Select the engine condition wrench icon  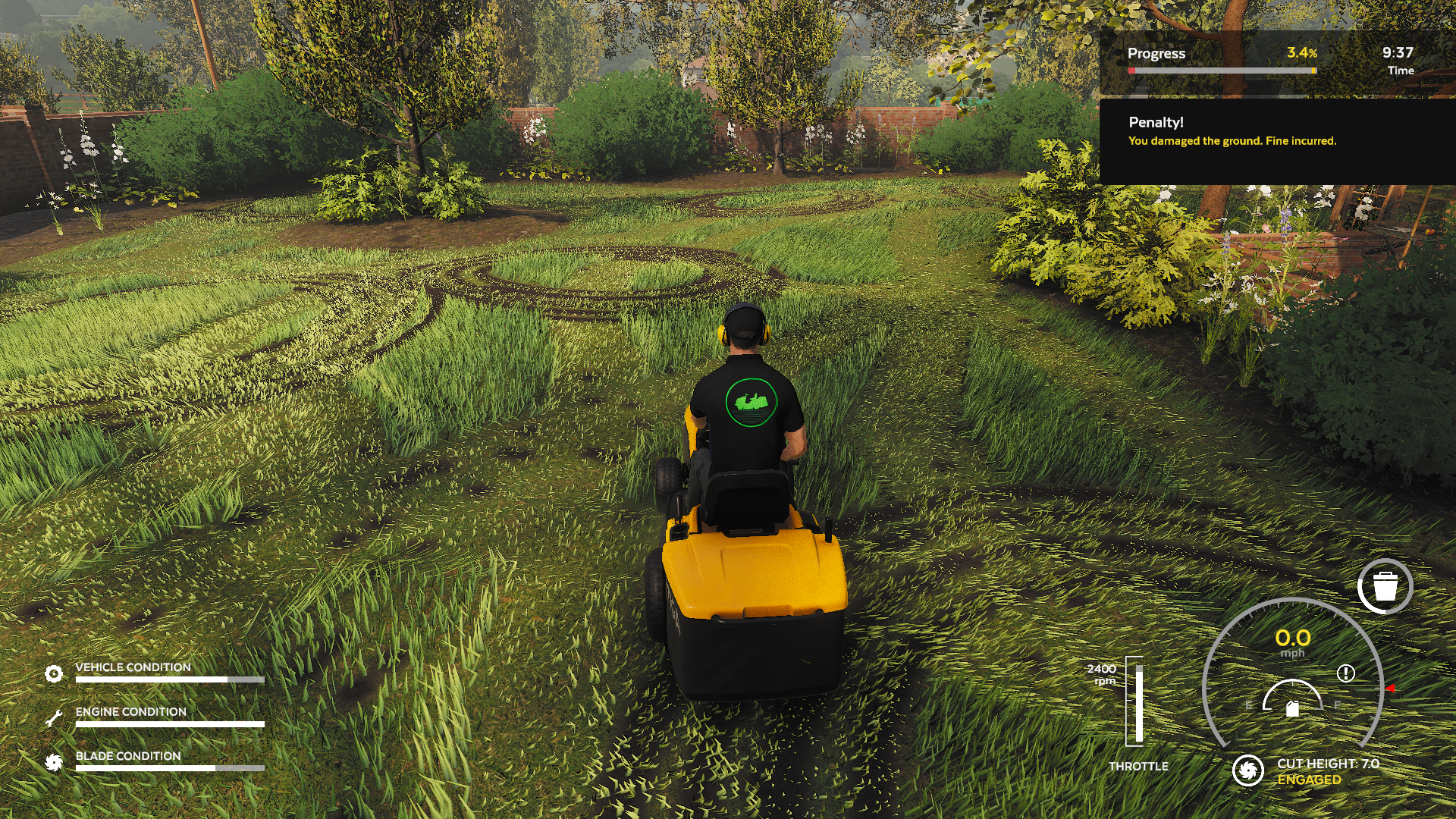[54, 717]
